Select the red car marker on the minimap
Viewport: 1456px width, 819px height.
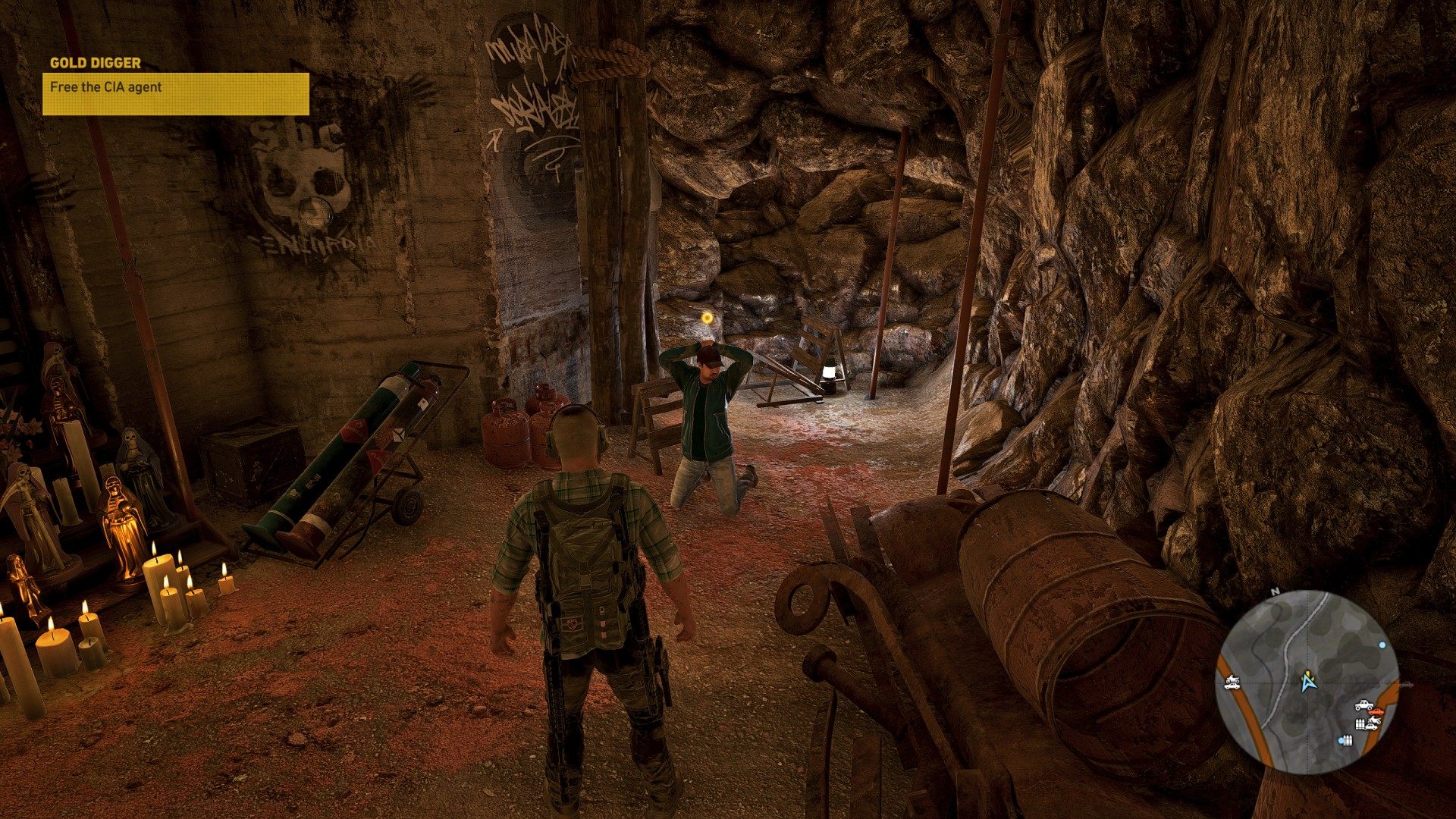pos(1377,711)
